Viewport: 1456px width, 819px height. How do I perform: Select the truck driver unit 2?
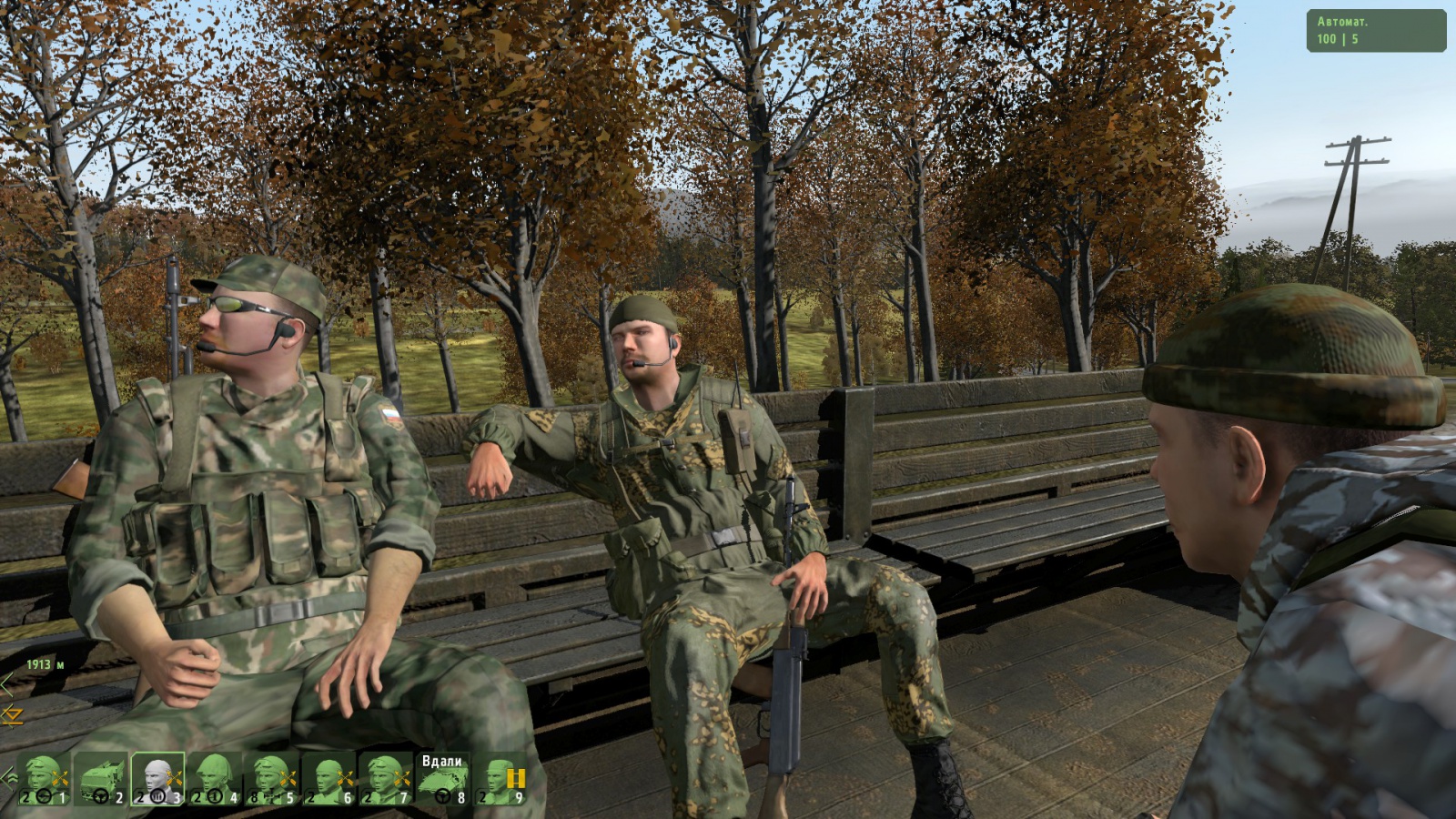(101, 780)
